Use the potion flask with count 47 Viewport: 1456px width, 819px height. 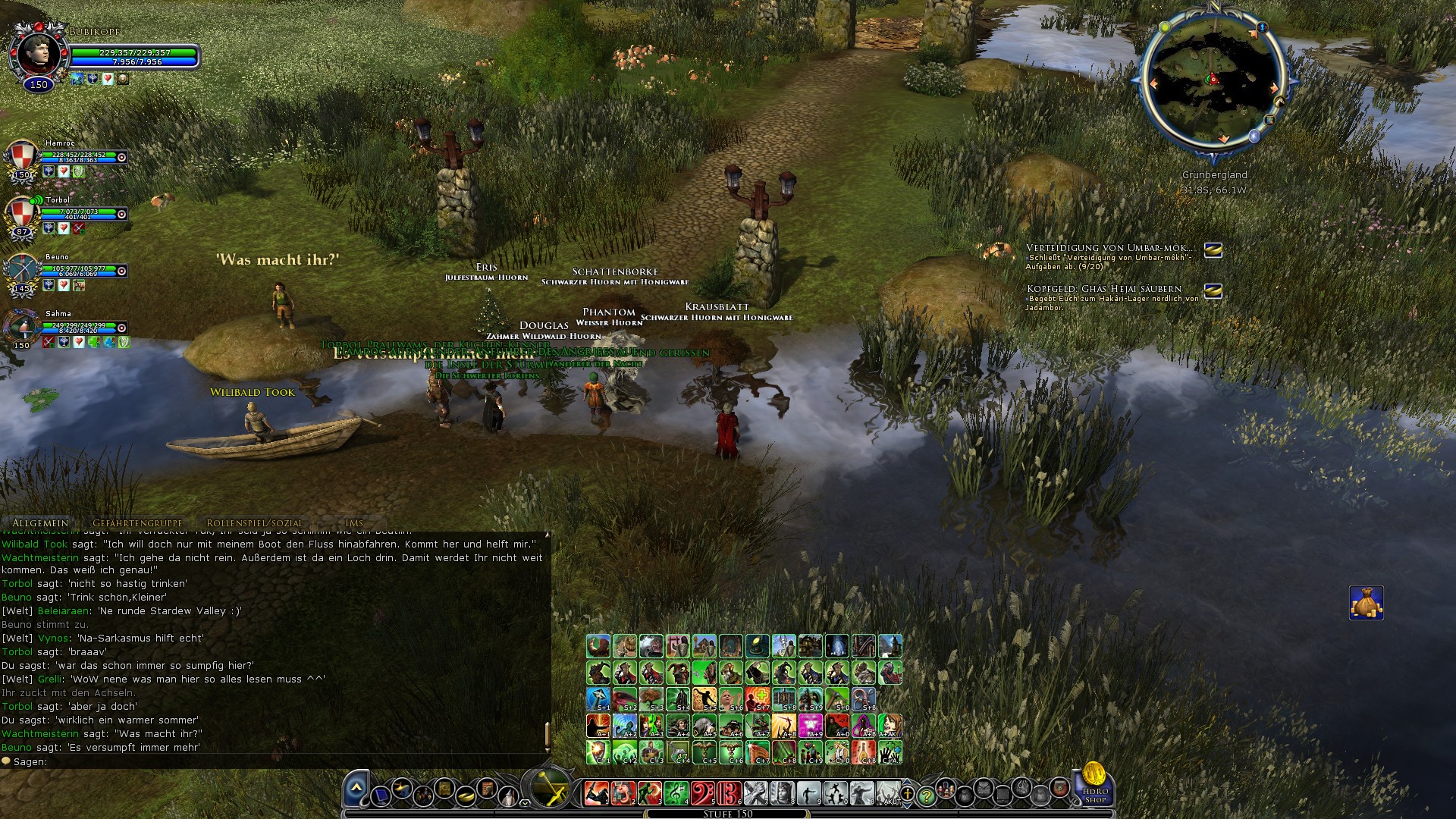coord(678,752)
